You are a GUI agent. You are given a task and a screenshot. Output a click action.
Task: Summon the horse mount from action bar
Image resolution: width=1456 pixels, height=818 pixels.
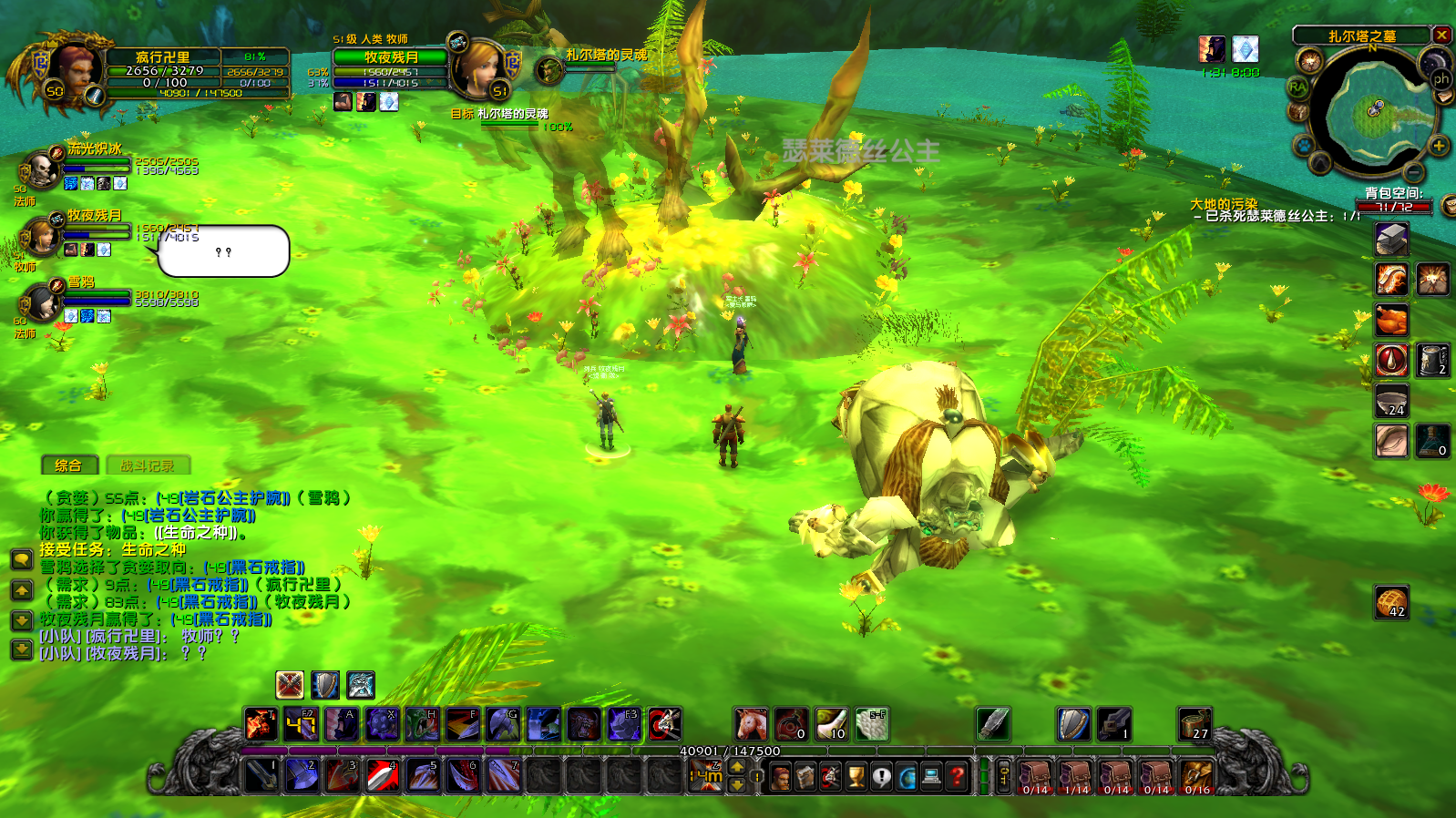point(751,725)
